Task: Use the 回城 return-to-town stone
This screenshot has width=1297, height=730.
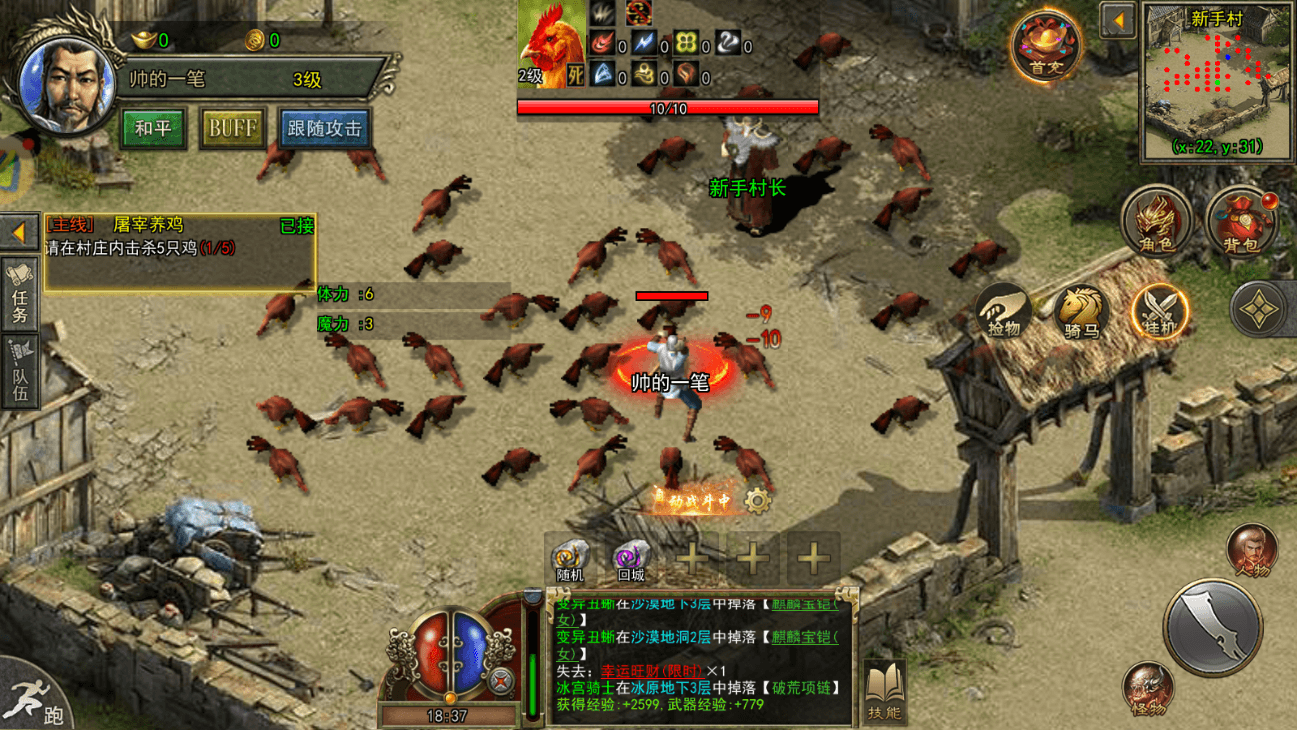Action: pos(631,558)
